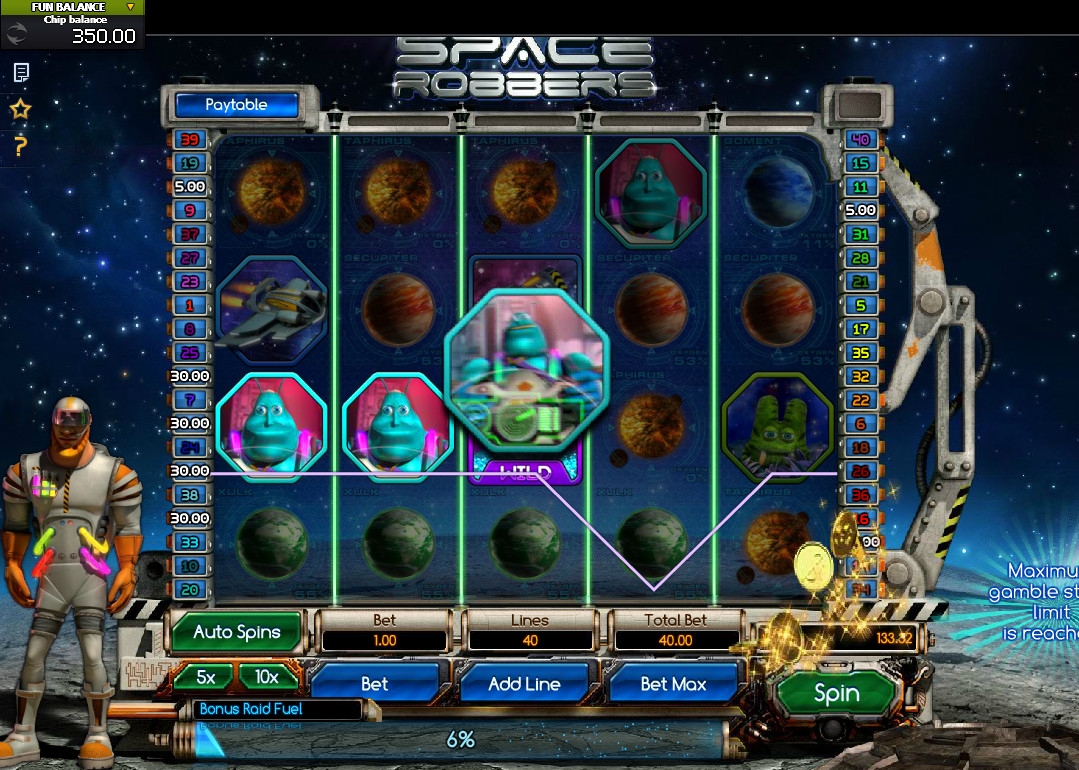Open the Paytable
1079x770 pixels.
236,105
